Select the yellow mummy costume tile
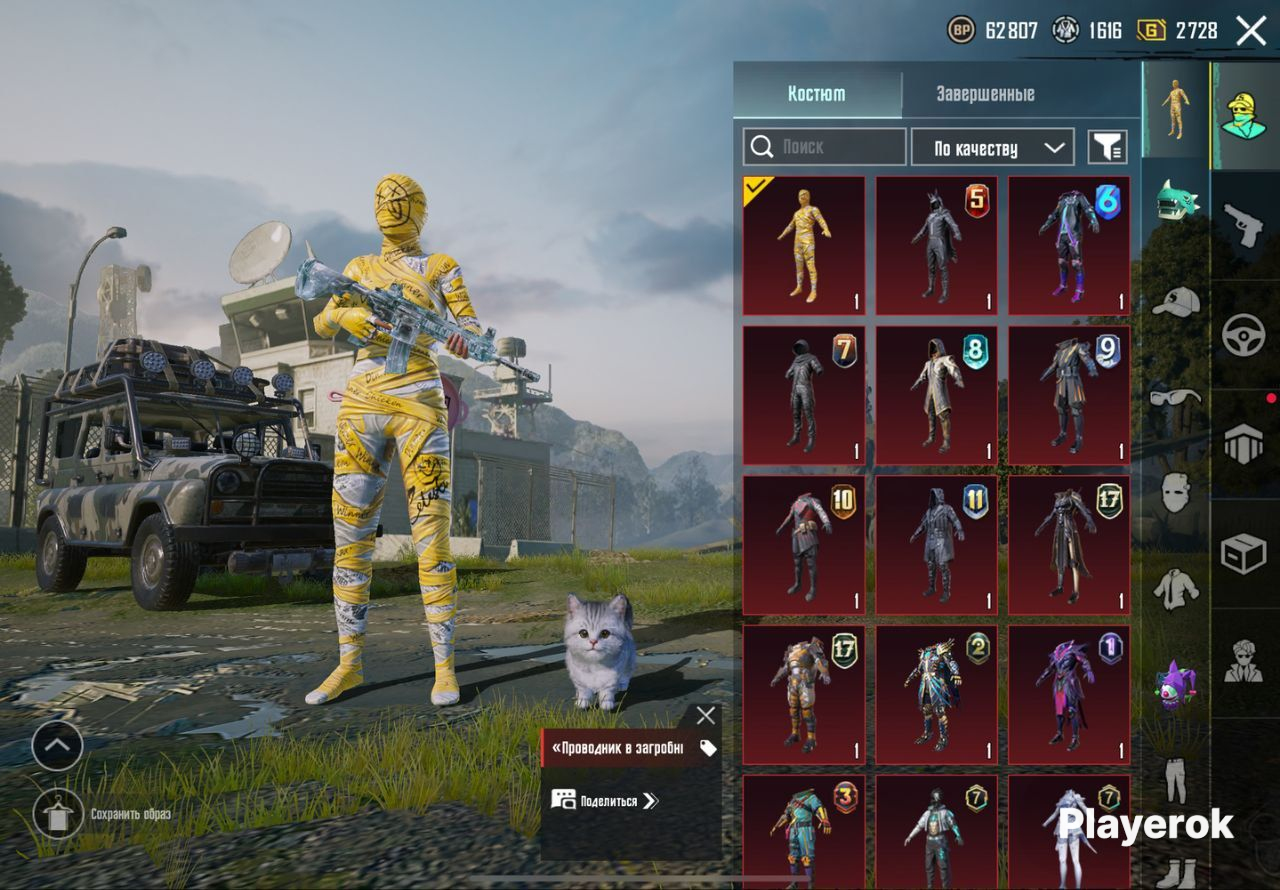This screenshot has width=1280, height=890. pos(804,246)
